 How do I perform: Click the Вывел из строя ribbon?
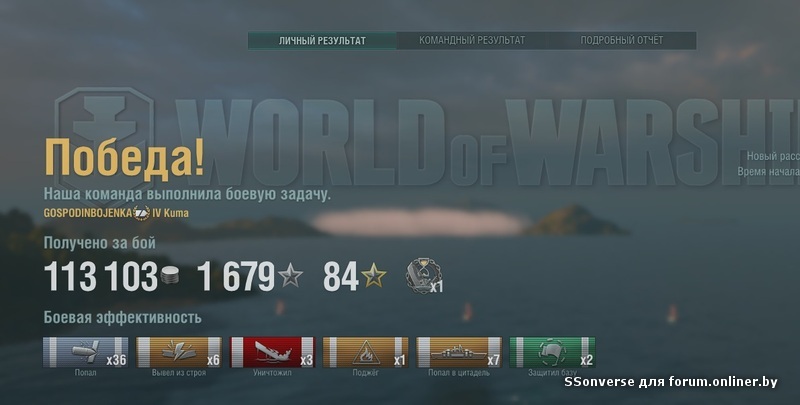pyautogui.click(x=179, y=353)
